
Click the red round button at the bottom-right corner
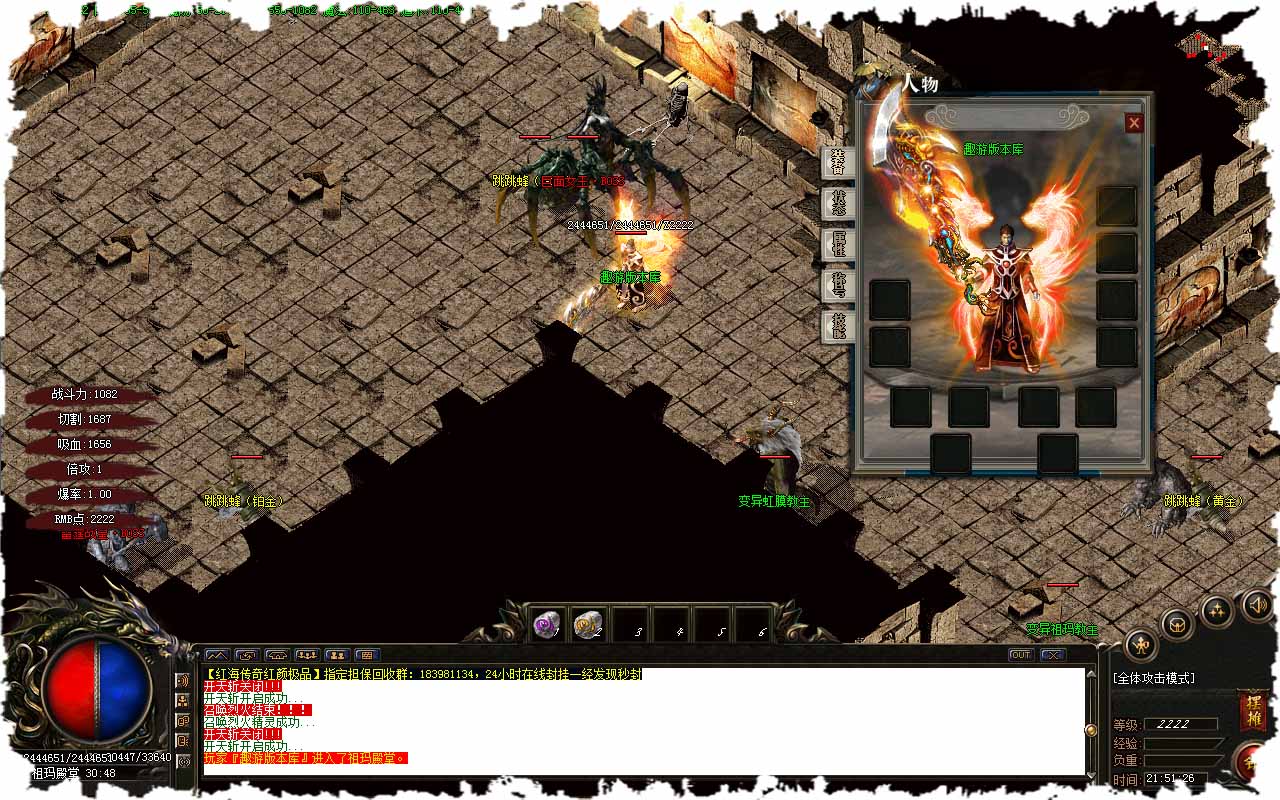coord(1252,763)
